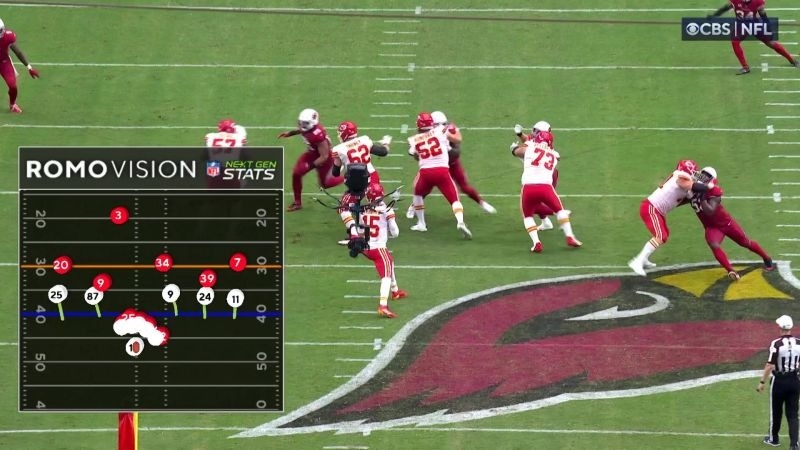Select red marker number 34

[163, 263]
